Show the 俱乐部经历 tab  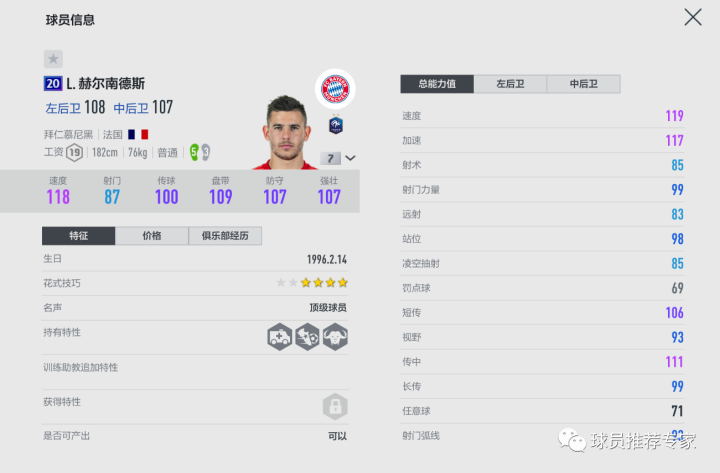click(225, 236)
